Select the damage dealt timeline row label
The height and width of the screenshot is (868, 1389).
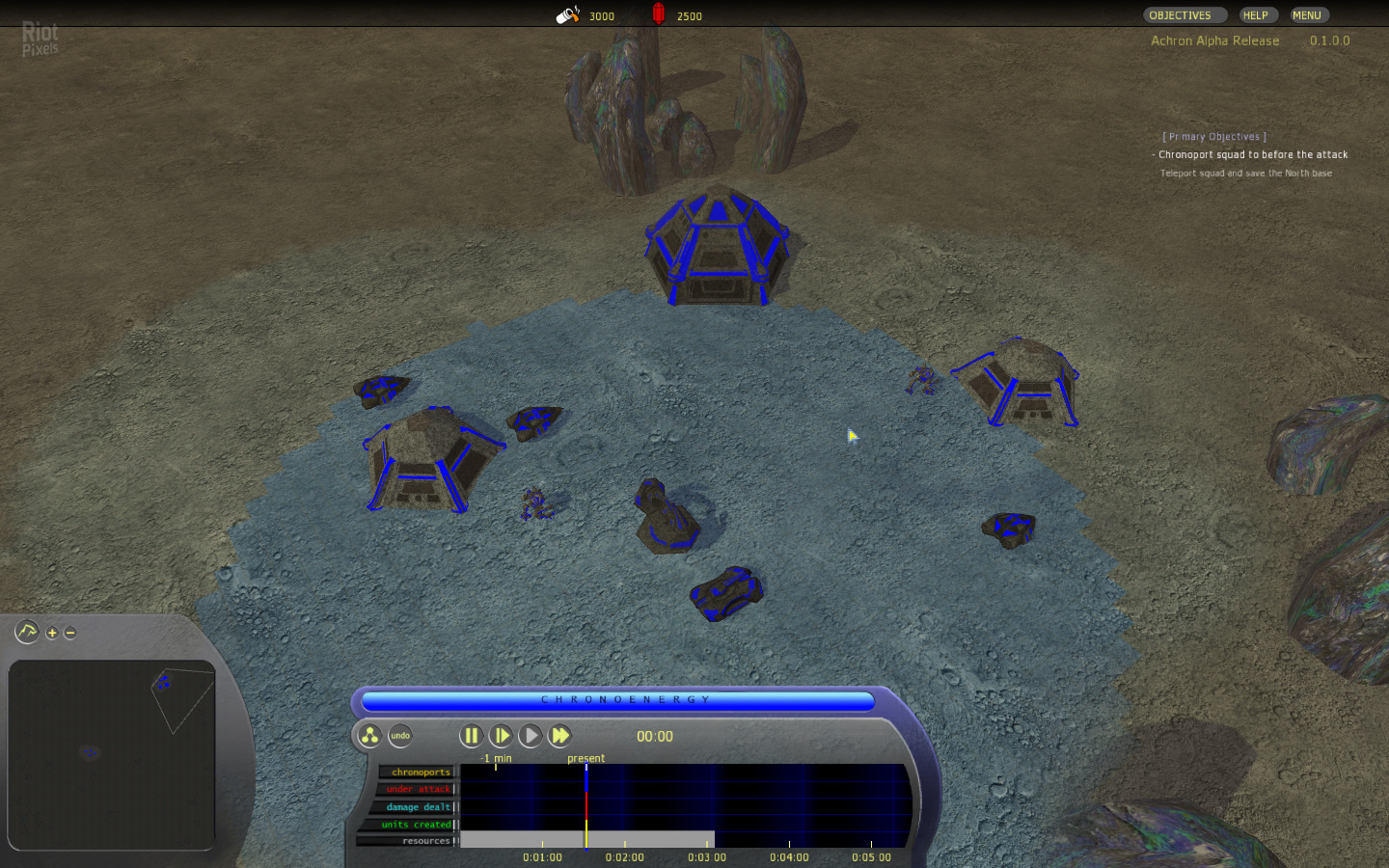(x=418, y=806)
